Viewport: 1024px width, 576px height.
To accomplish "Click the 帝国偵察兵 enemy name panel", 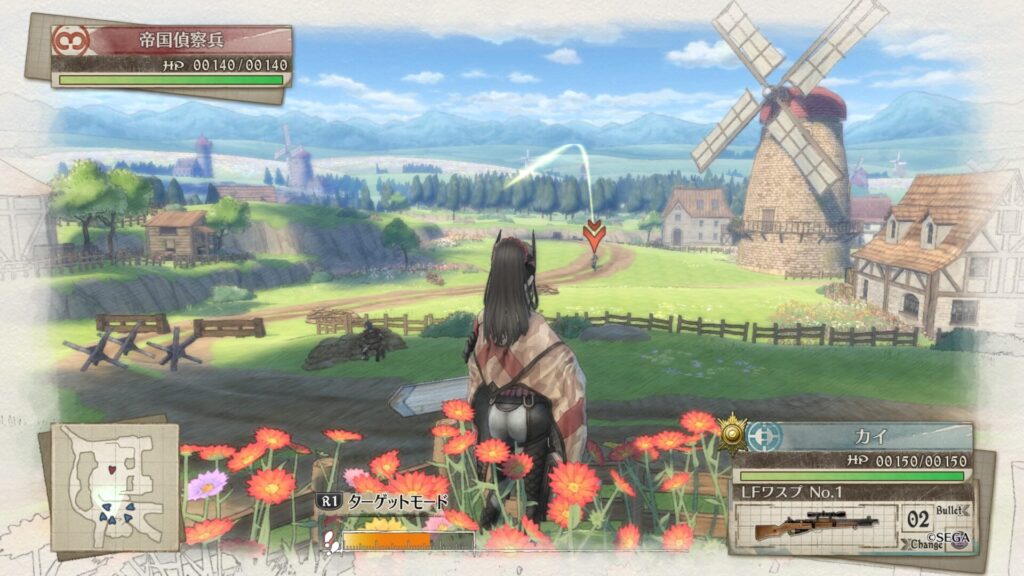I will pyautogui.click(x=192, y=41).
